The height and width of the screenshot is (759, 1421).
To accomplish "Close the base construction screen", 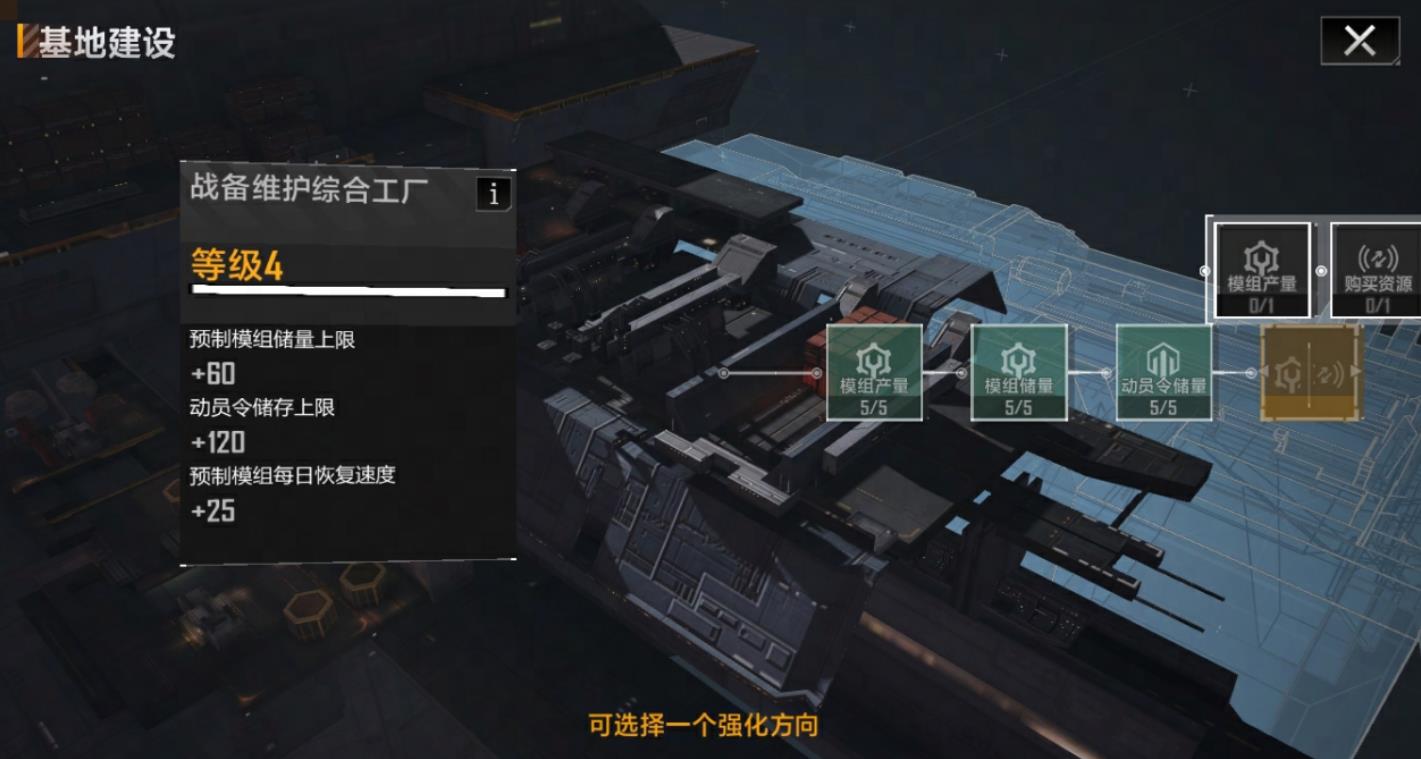I will (x=1359, y=41).
